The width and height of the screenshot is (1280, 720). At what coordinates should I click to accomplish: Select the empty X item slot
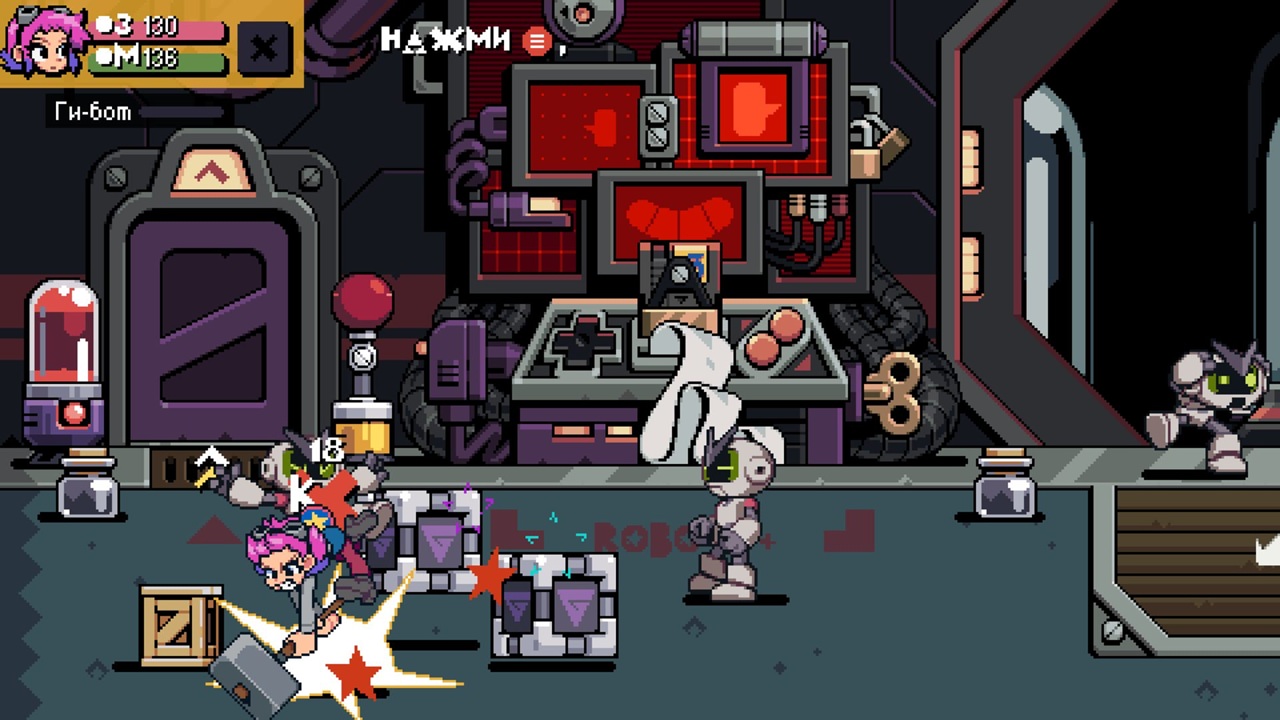pos(264,47)
